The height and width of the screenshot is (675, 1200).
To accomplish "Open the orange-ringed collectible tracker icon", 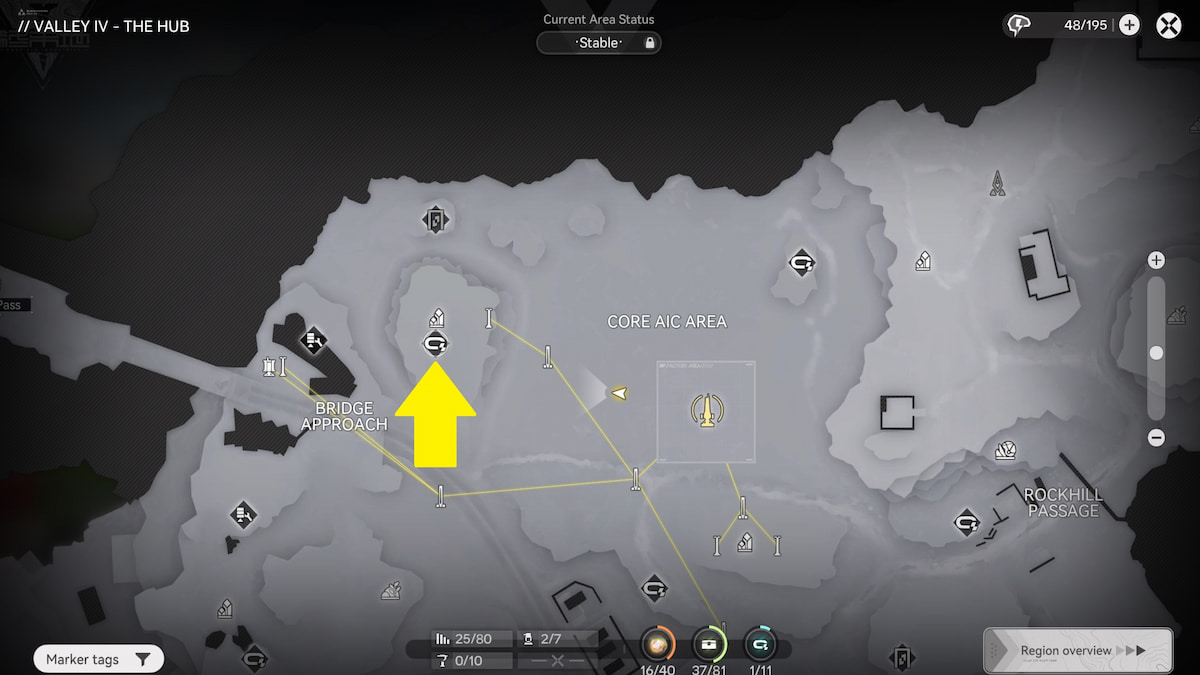I will 657,642.
